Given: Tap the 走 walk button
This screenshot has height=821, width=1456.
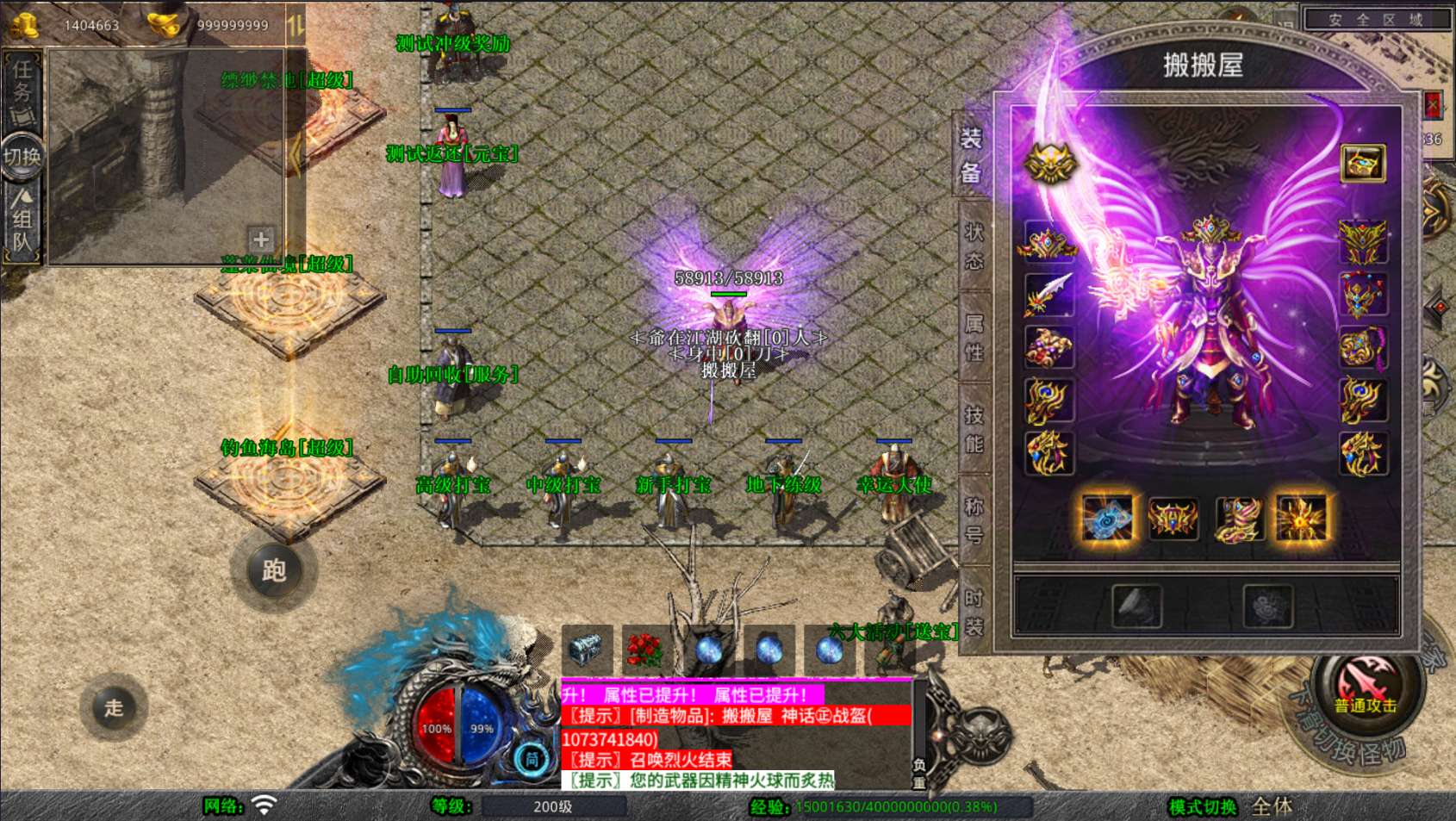Looking at the screenshot, I should point(114,708).
